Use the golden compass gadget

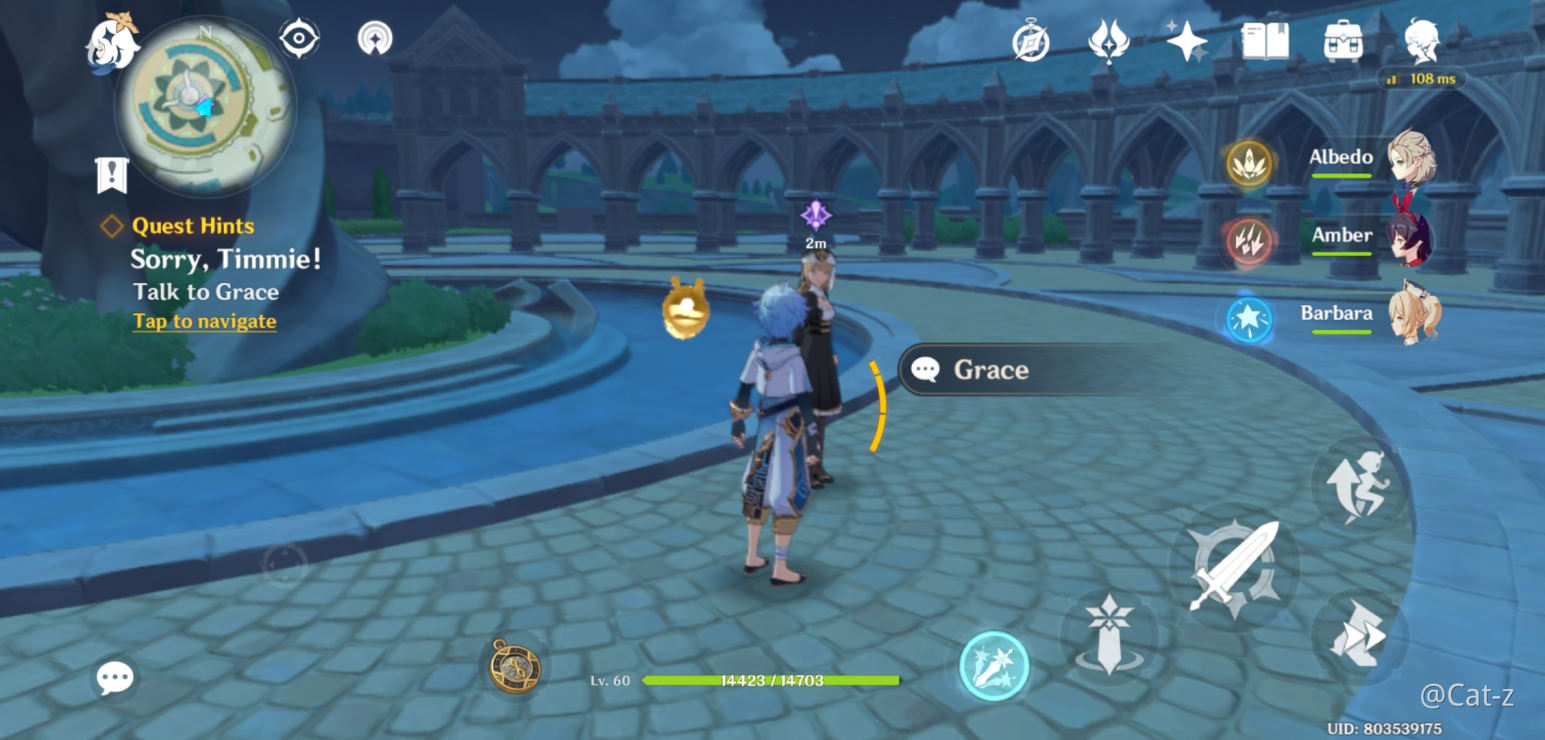[515, 665]
